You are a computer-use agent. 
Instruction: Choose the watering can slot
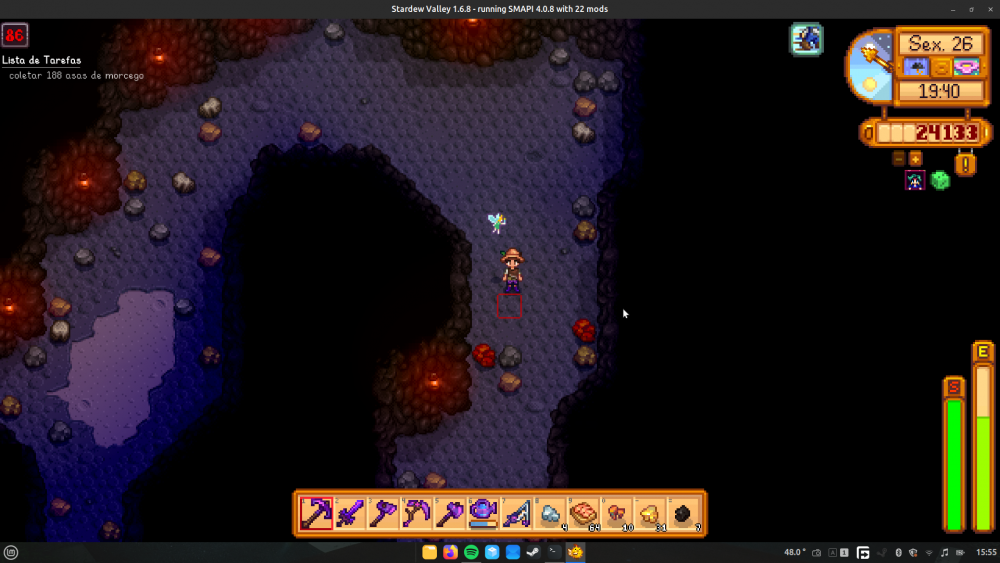coord(483,513)
